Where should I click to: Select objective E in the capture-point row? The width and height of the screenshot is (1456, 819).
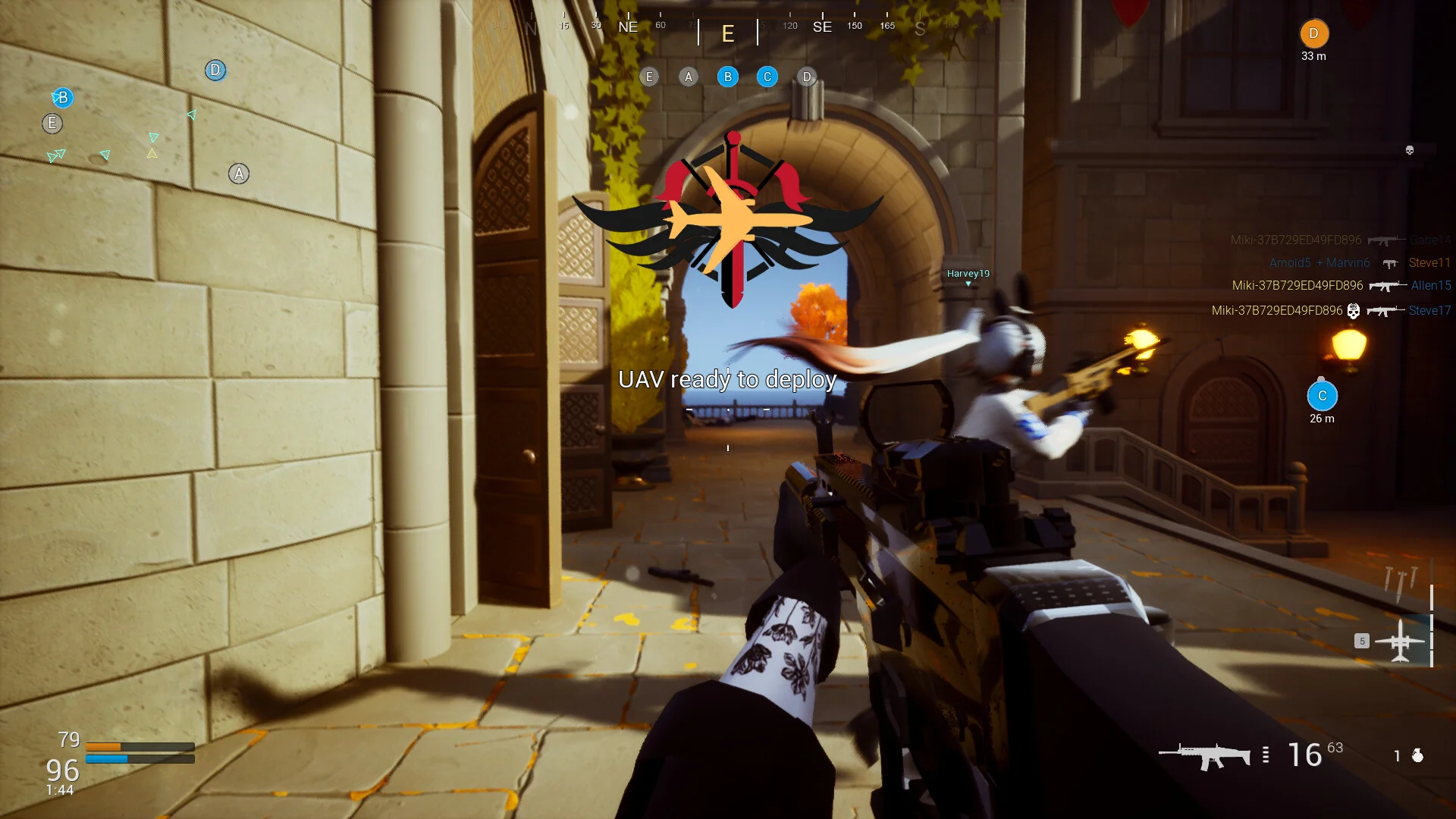click(649, 77)
